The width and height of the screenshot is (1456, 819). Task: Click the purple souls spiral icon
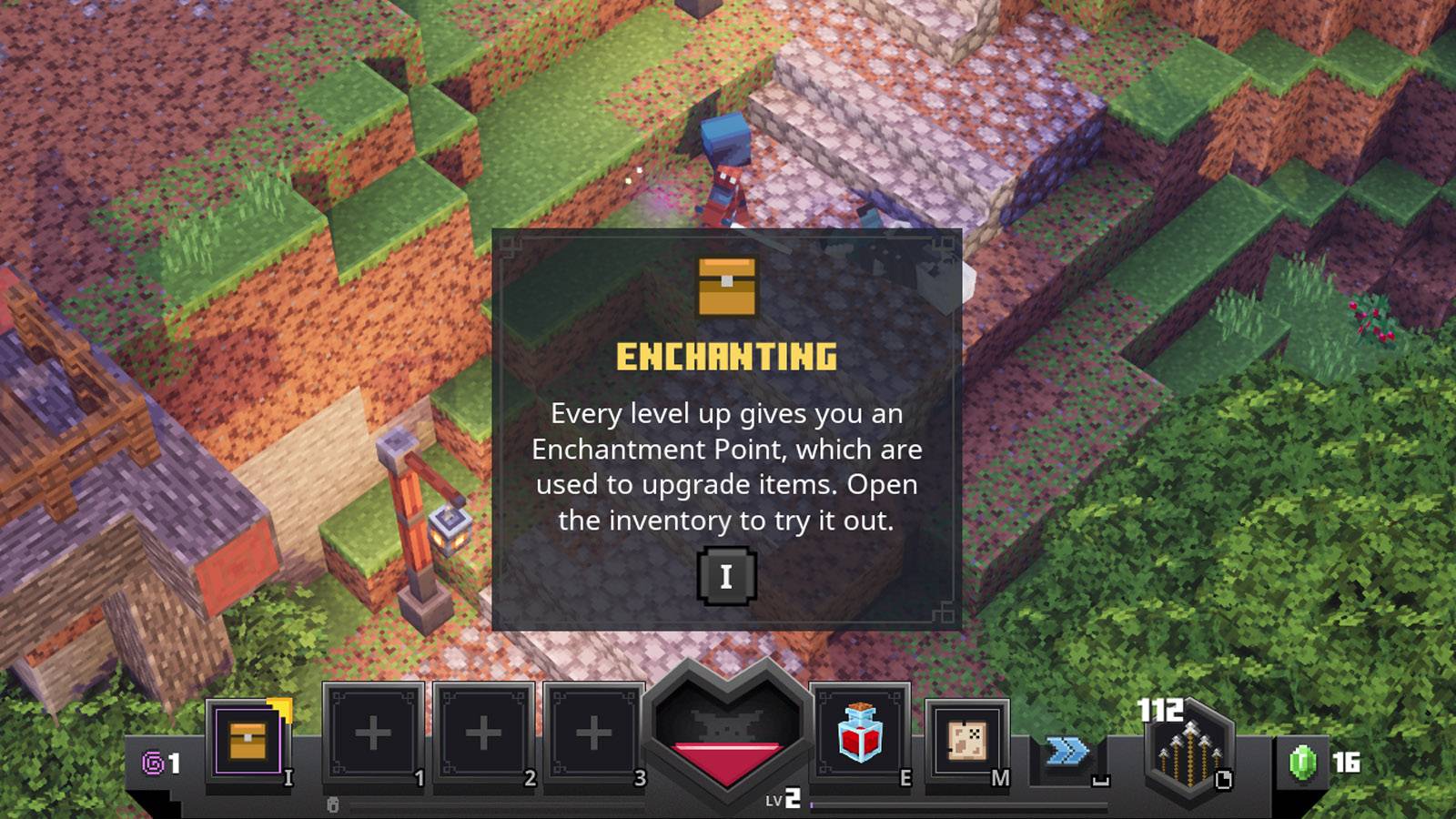[x=151, y=764]
